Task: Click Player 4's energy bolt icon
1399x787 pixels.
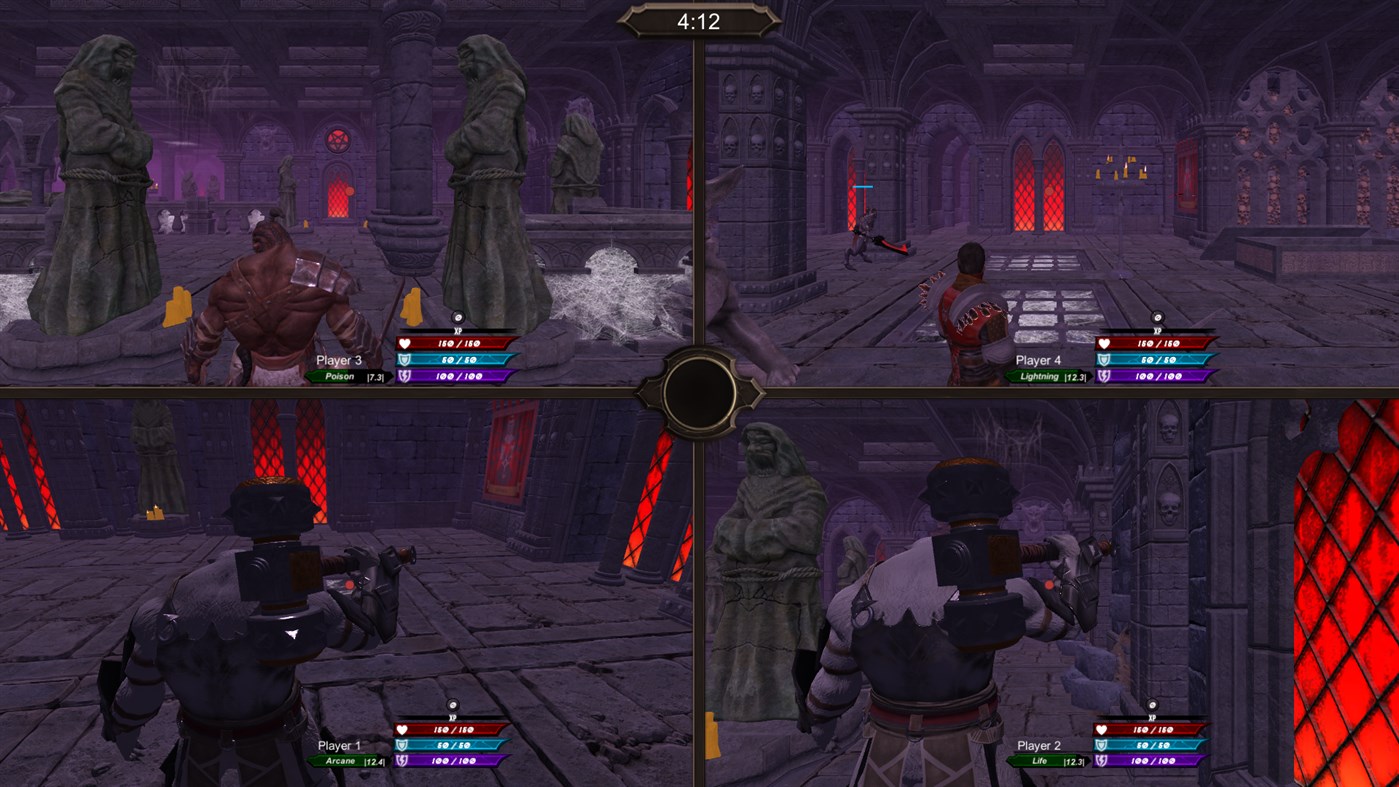Action: (x=1105, y=377)
